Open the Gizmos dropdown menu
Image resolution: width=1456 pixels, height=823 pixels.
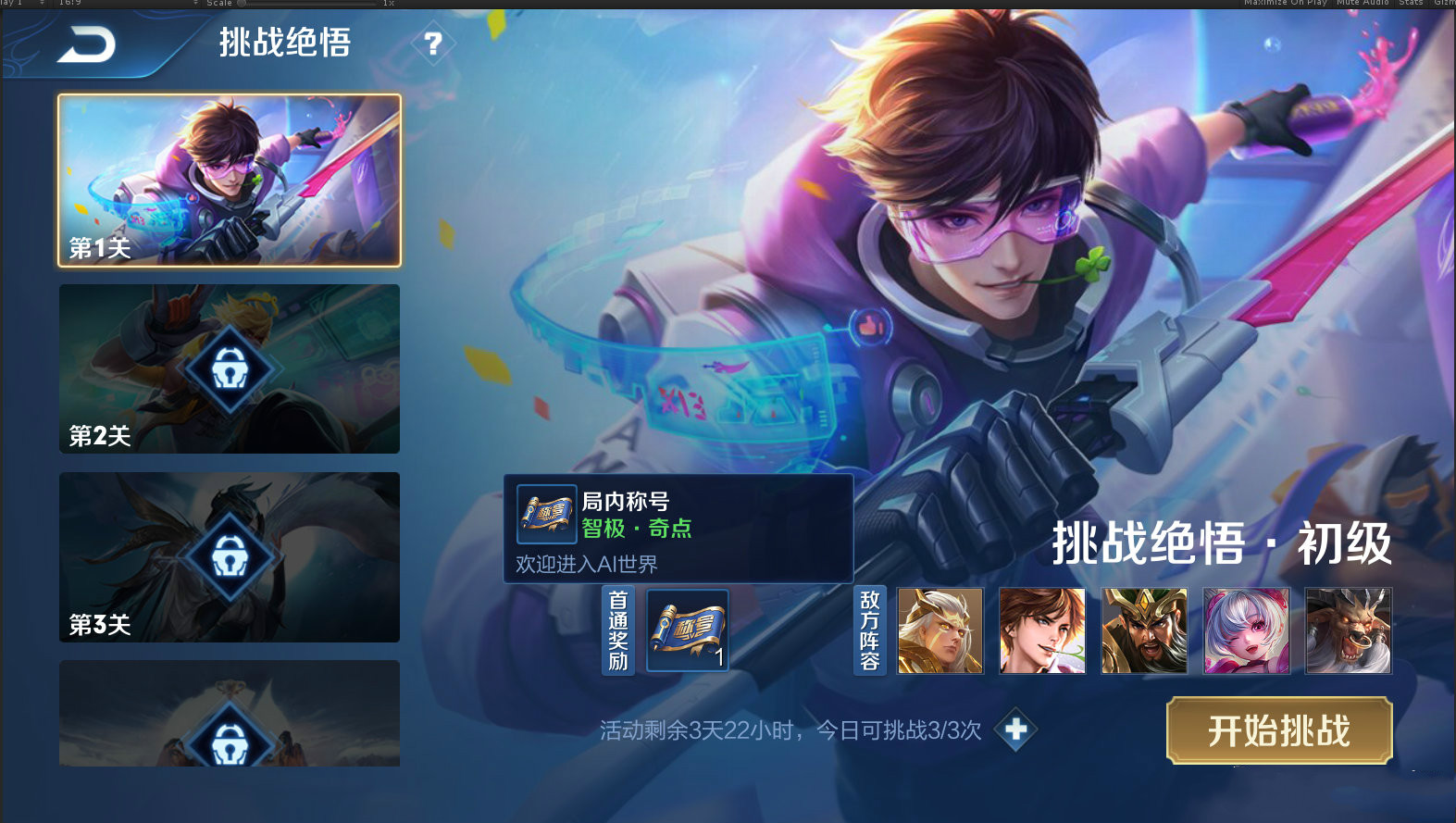(1444, 3)
